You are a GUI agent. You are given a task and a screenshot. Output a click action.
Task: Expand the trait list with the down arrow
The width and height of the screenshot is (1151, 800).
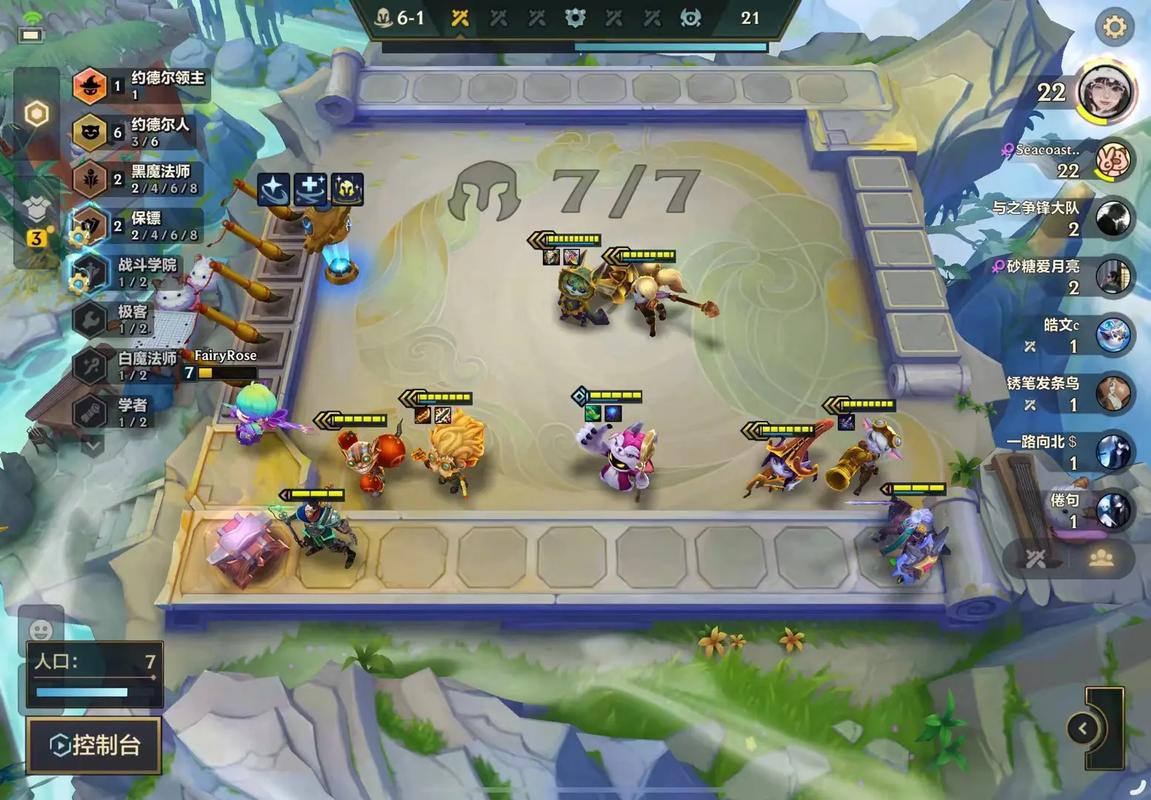pyautogui.click(x=93, y=444)
